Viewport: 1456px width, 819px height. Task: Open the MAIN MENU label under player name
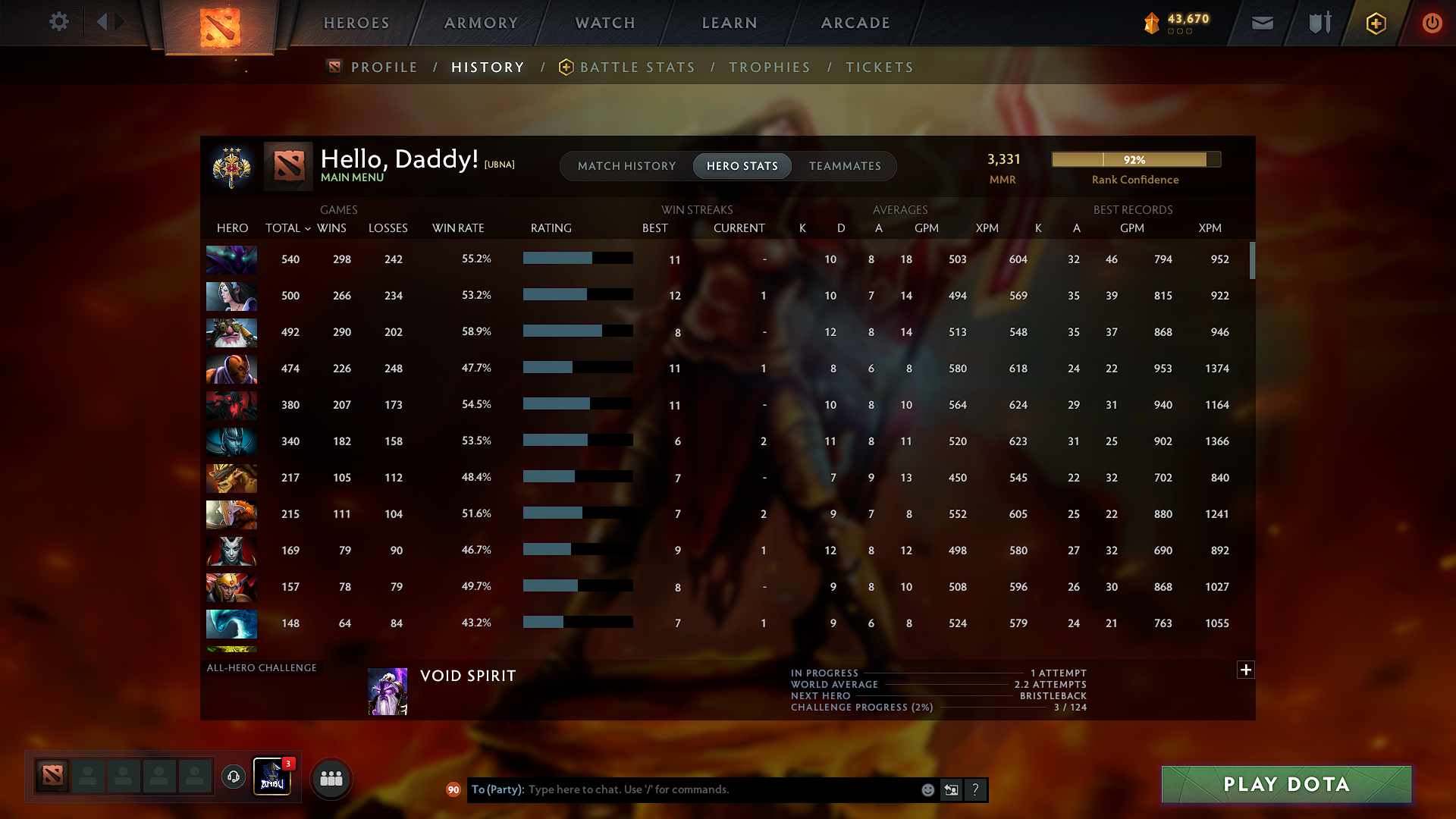[352, 176]
